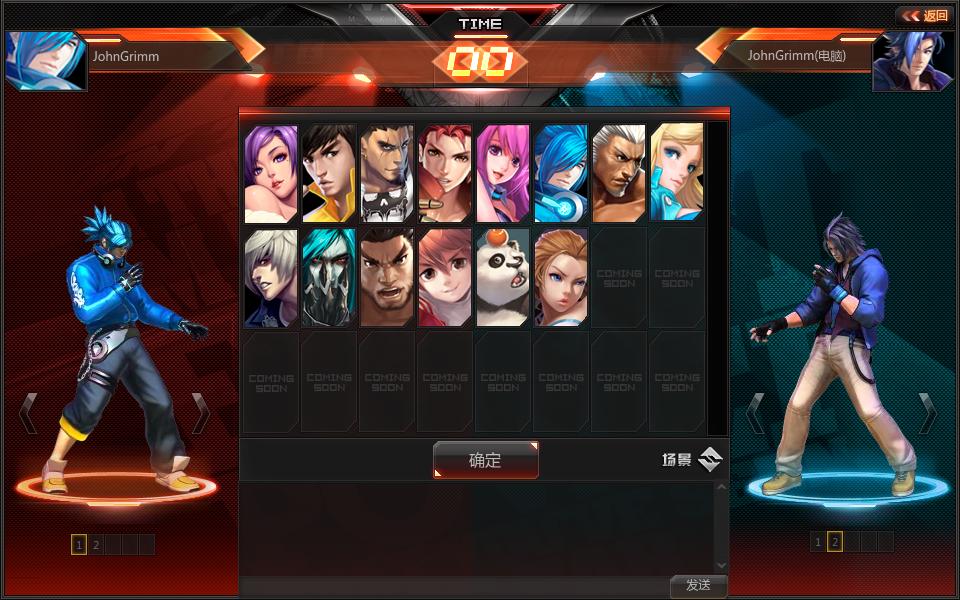Choose the black-haired fighter in yellow jacket

[x=329, y=173]
